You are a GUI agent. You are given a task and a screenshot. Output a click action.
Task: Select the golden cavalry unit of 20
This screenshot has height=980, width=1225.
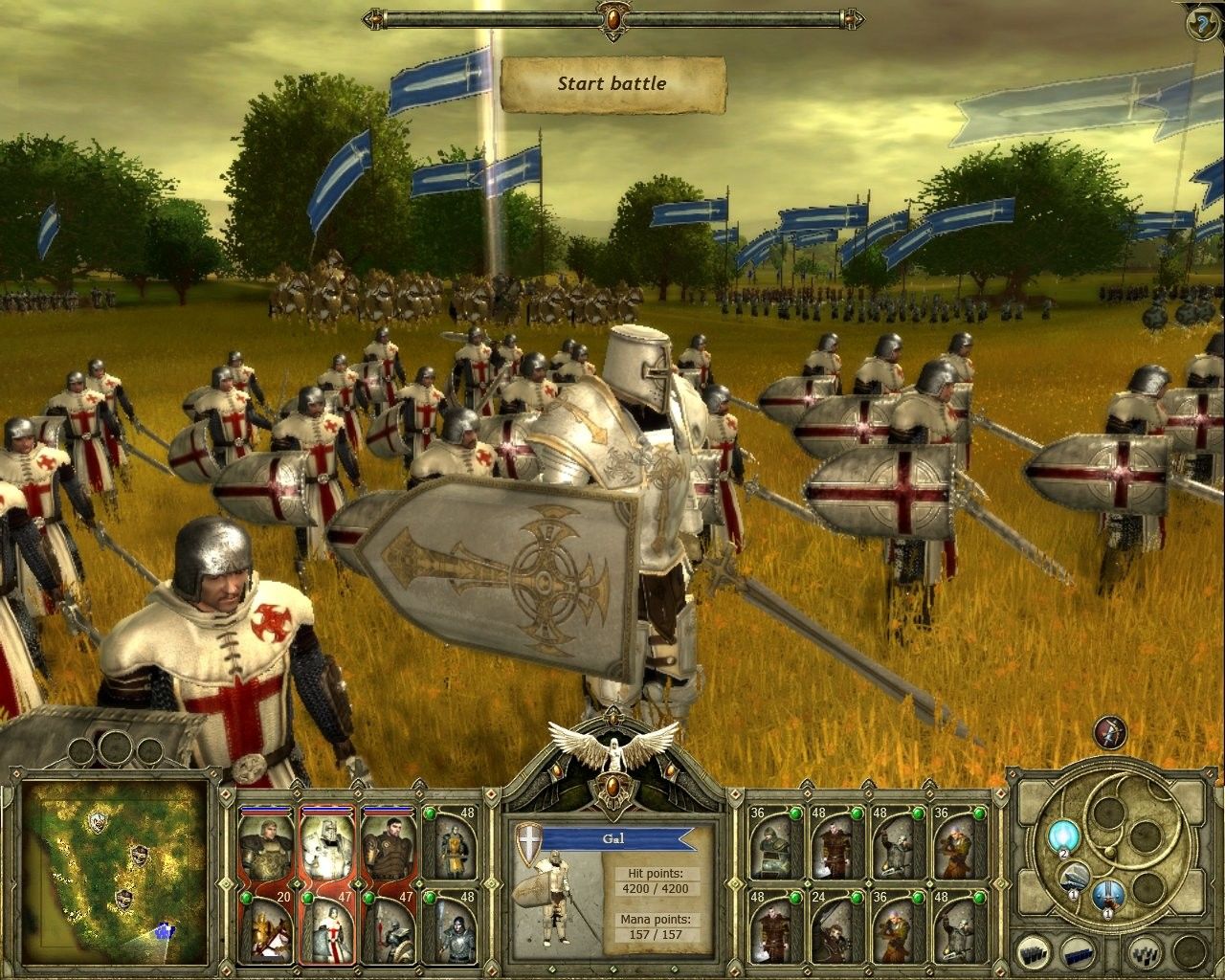pyautogui.click(x=268, y=927)
